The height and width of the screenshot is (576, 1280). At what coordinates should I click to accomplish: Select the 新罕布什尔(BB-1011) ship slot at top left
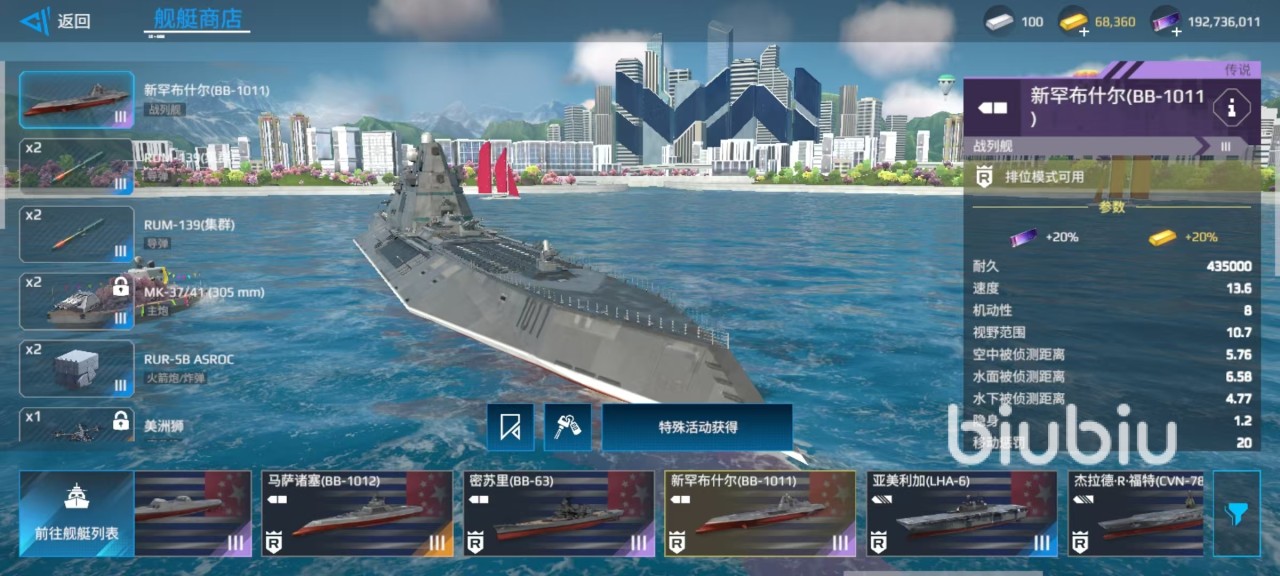(77, 100)
